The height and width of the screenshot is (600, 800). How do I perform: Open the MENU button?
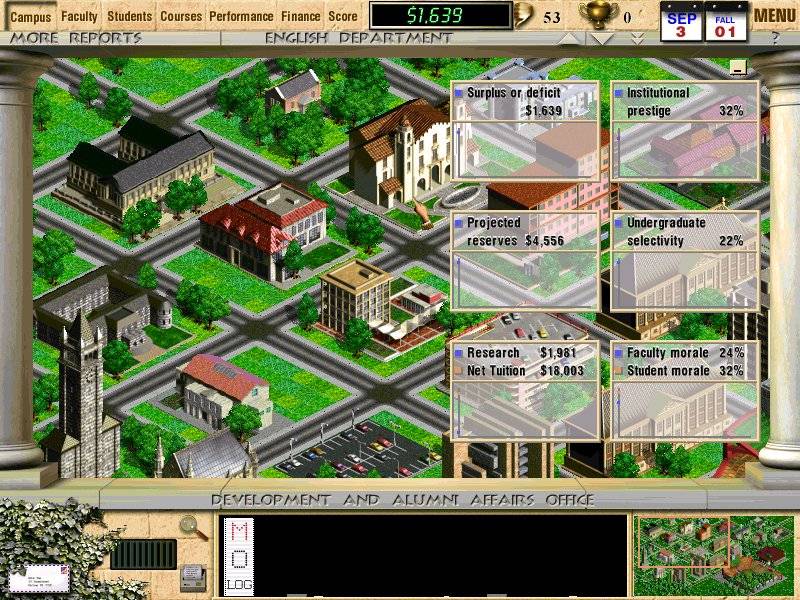click(x=775, y=16)
